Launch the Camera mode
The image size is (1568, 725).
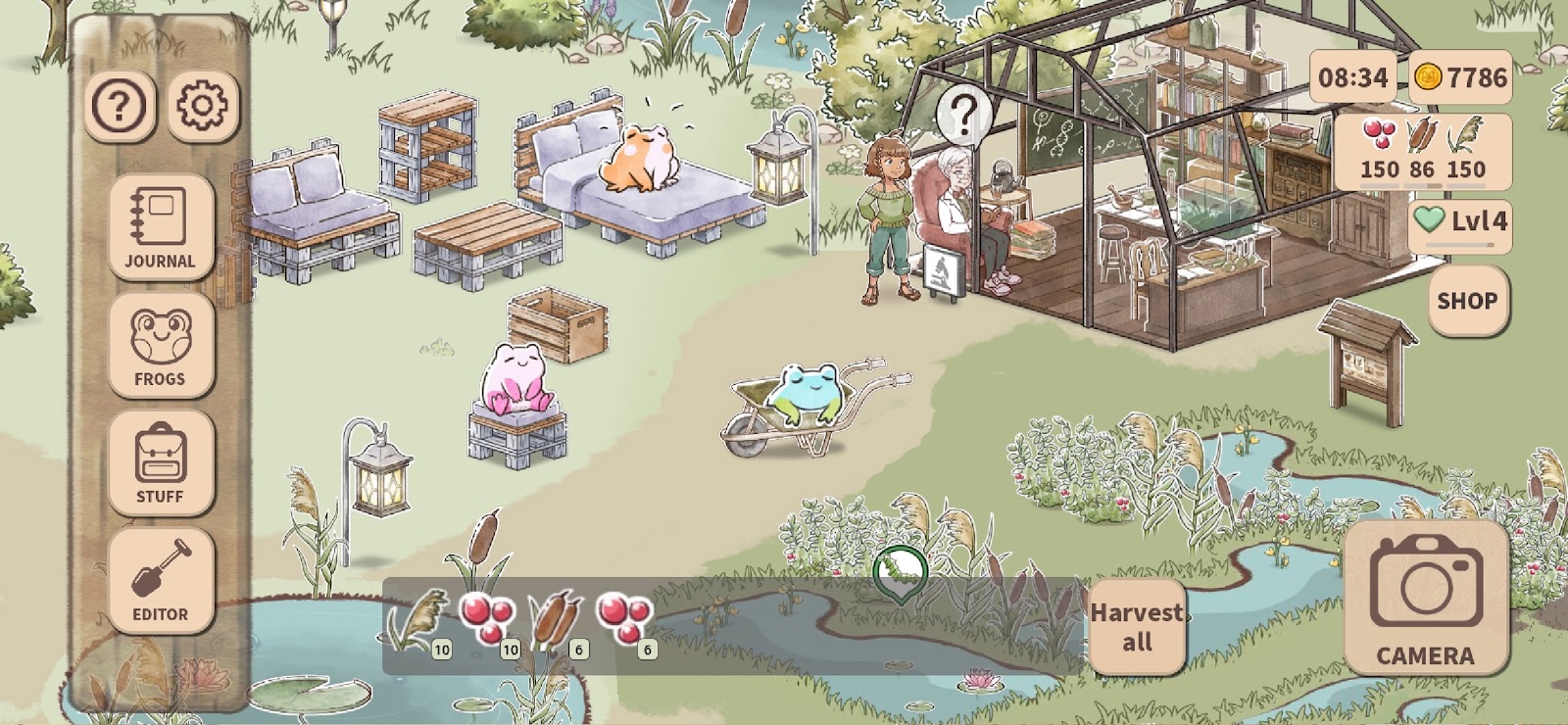pyautogui.click(x=1426, y=598)
